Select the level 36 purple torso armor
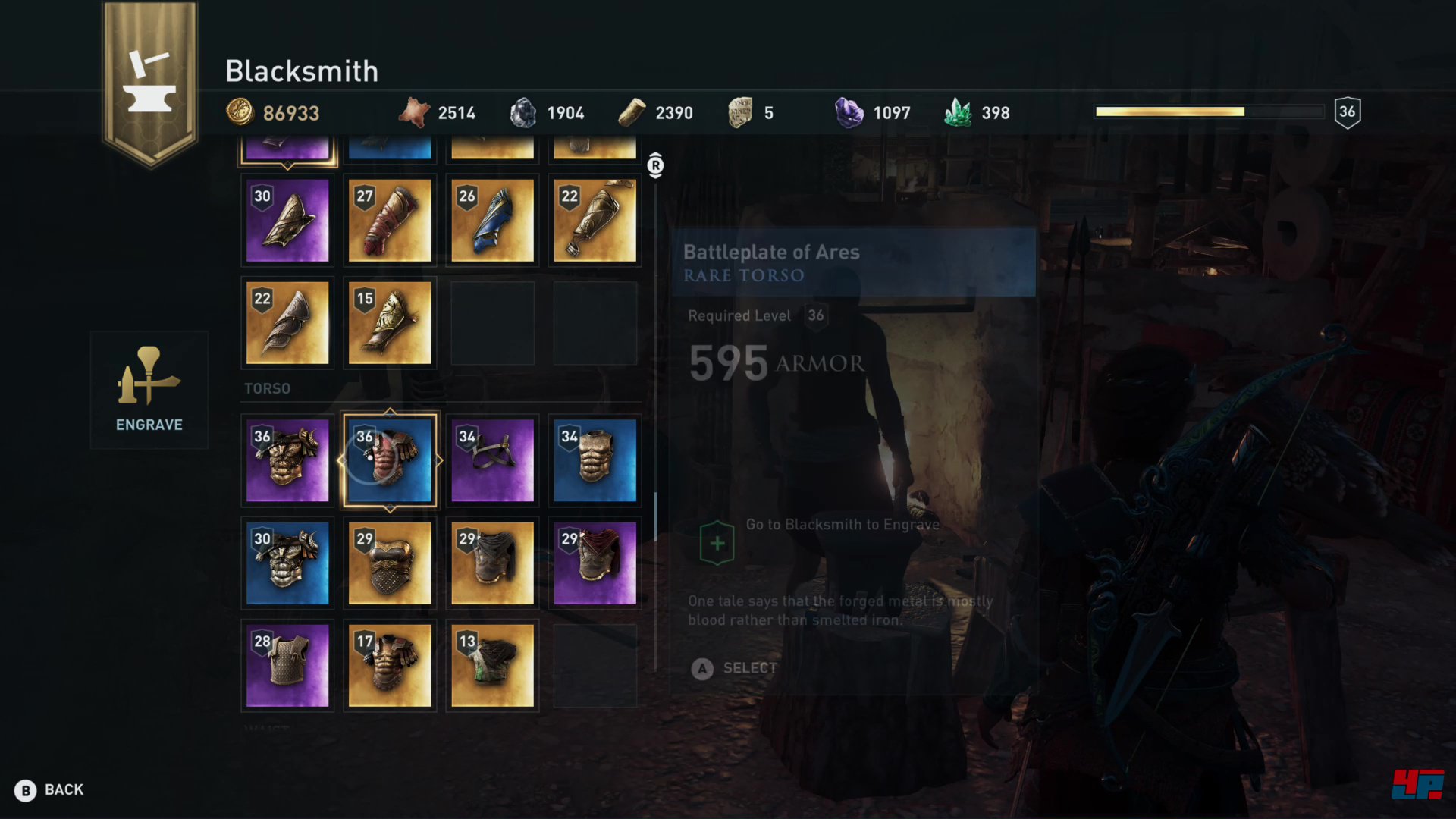The height and width of the screenshot is (819, 1456). click(287, 461)
